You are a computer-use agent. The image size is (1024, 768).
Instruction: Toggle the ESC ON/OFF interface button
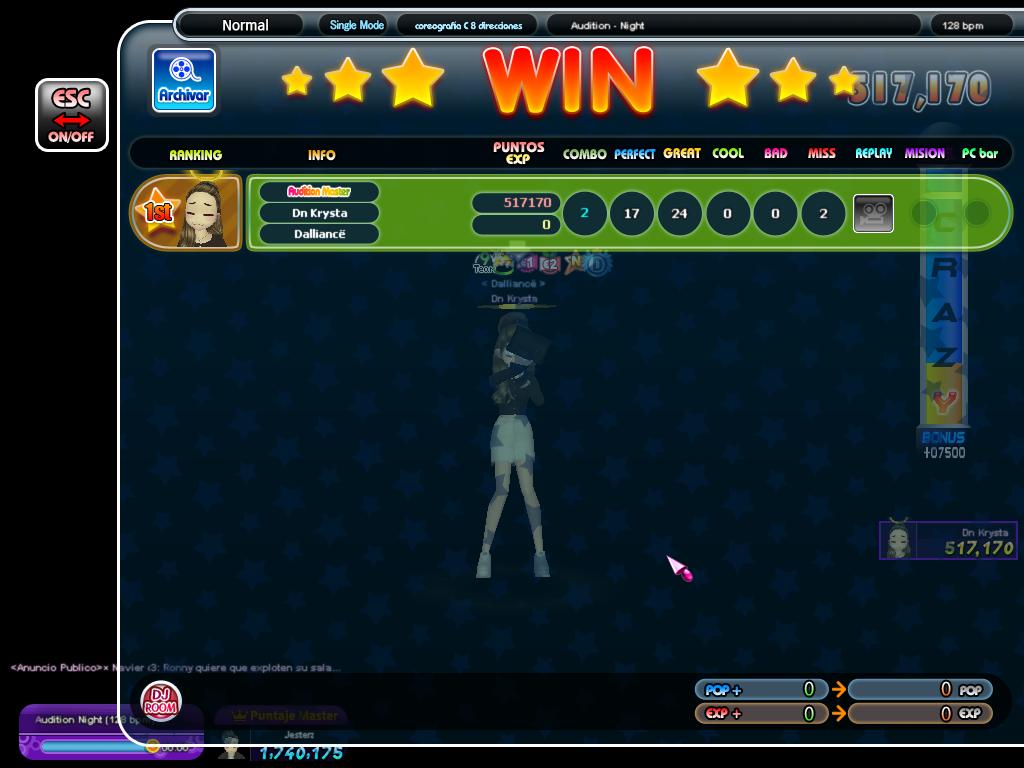tap(71, 115)
